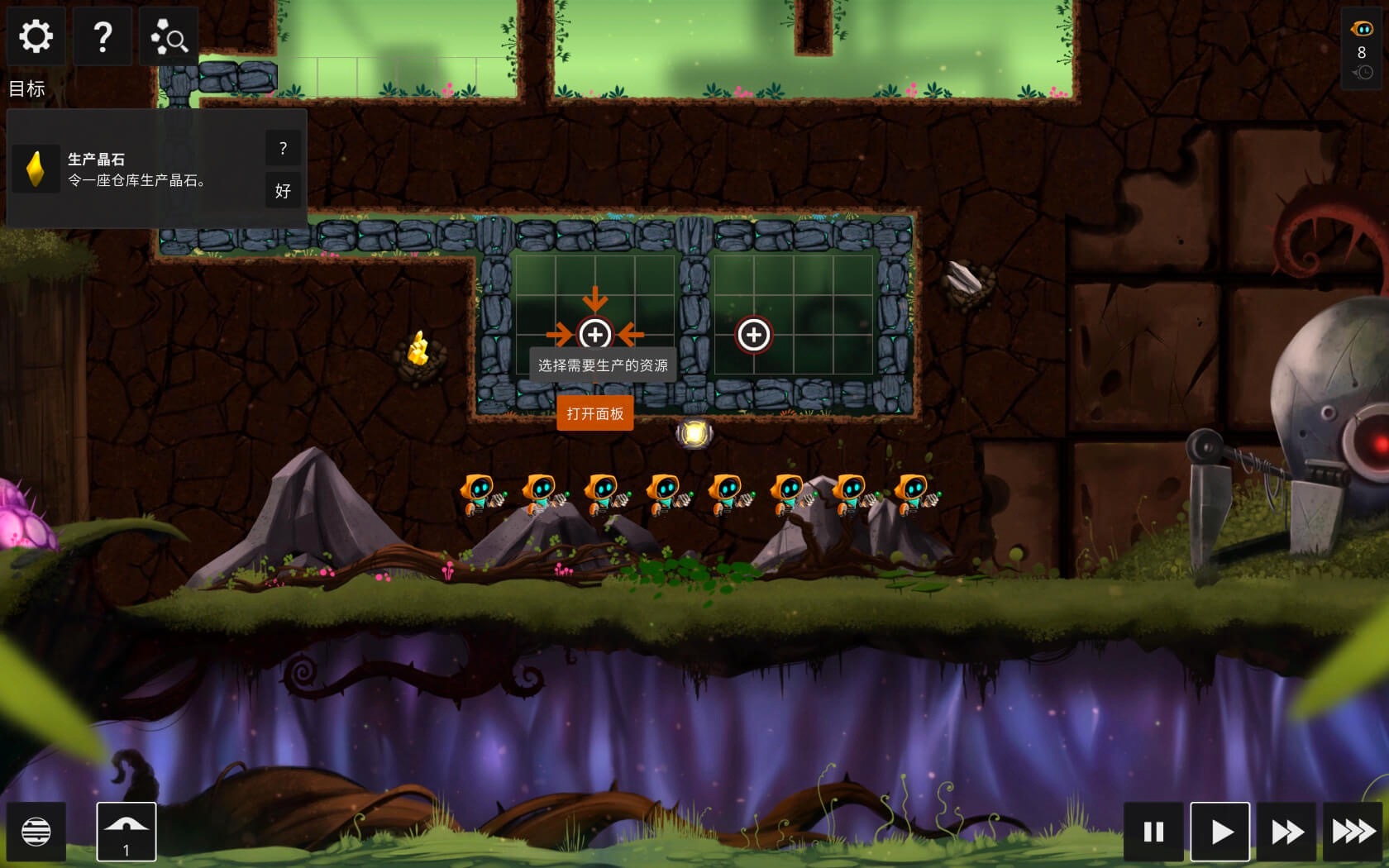
Task: Select the yellow crystal objective icon
Action: click(36, 169)
